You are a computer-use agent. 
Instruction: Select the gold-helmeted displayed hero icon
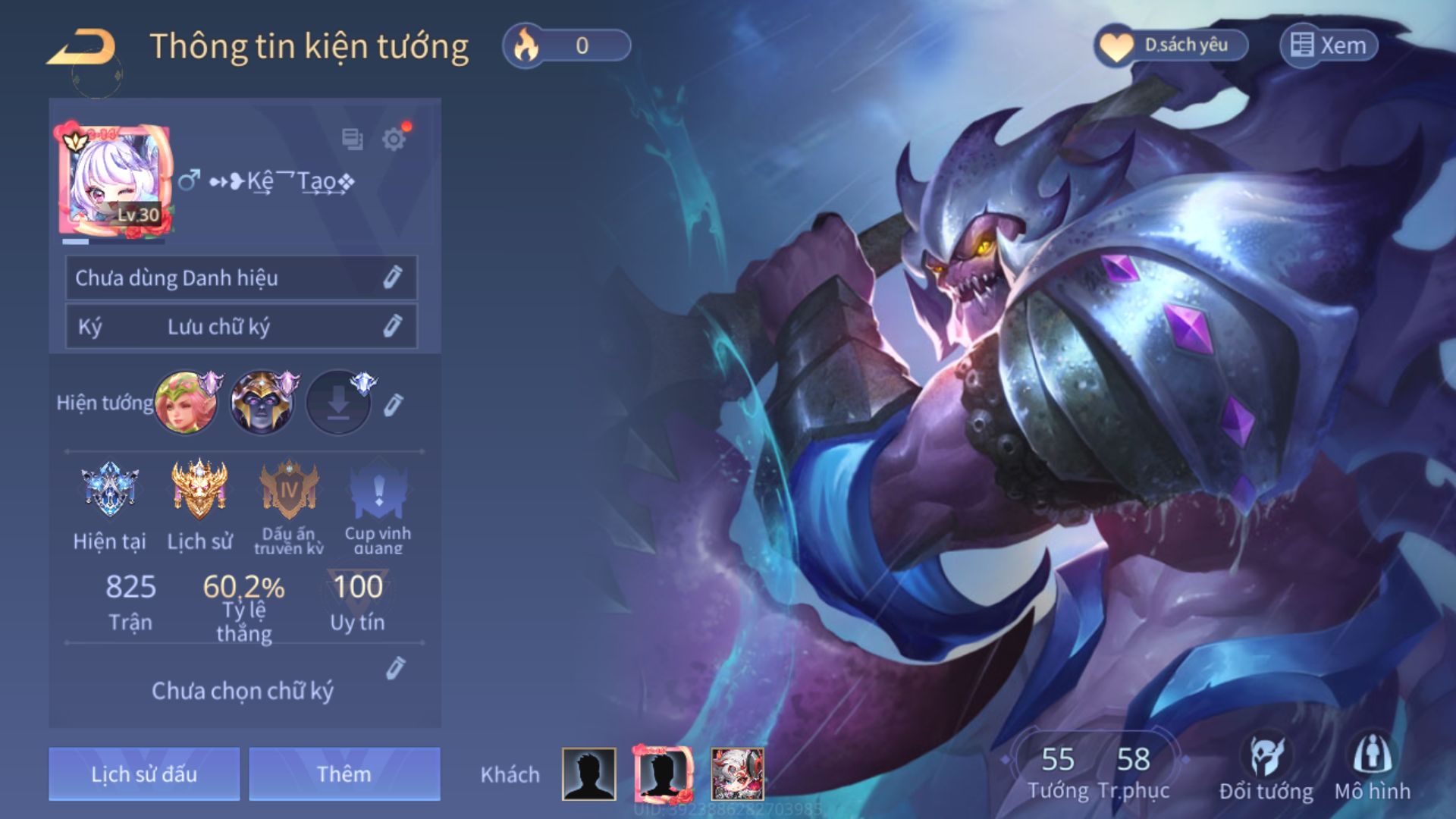coord(262,403)
